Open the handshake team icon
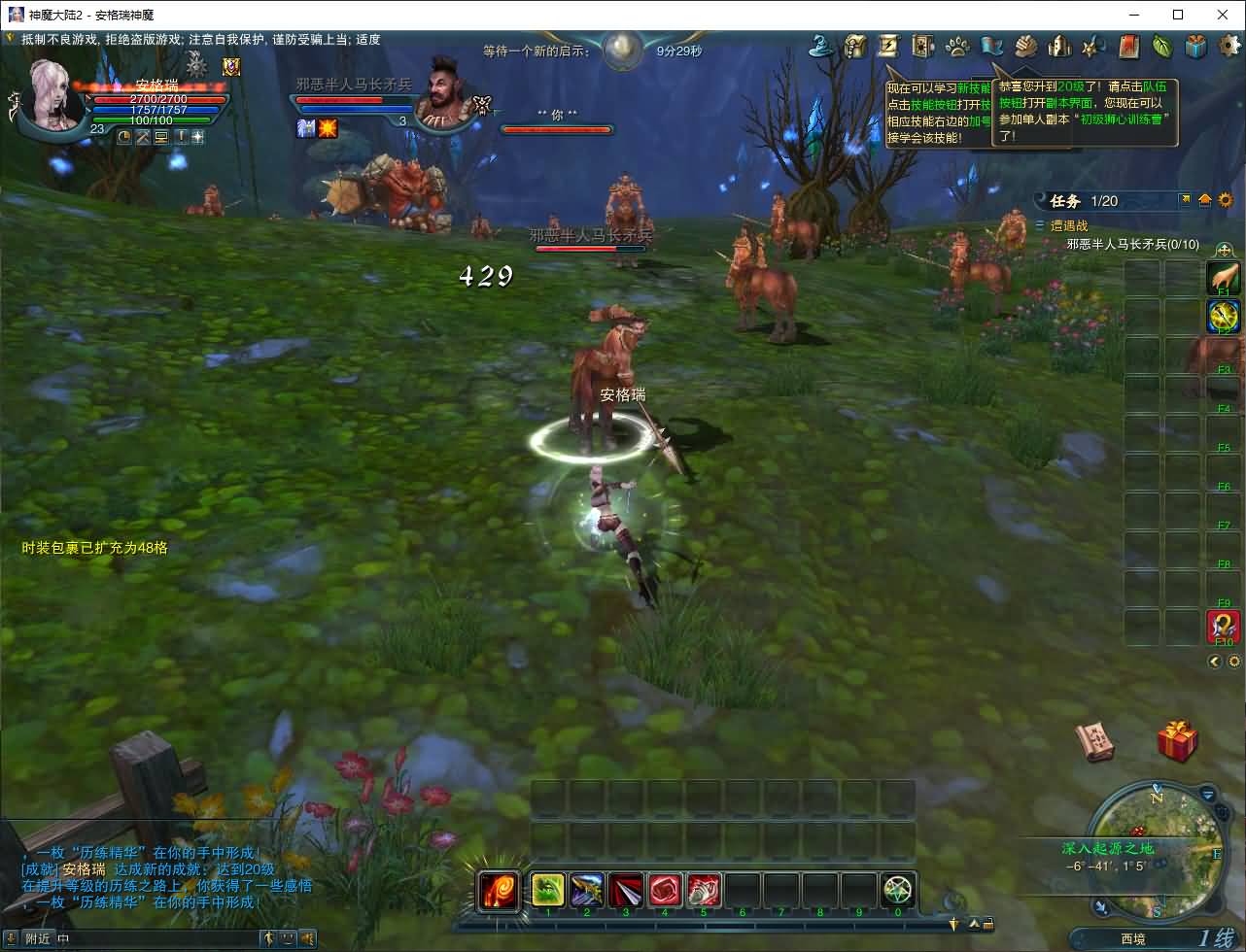Screen dimensions: 1246x952 (x=1026, y=46)
